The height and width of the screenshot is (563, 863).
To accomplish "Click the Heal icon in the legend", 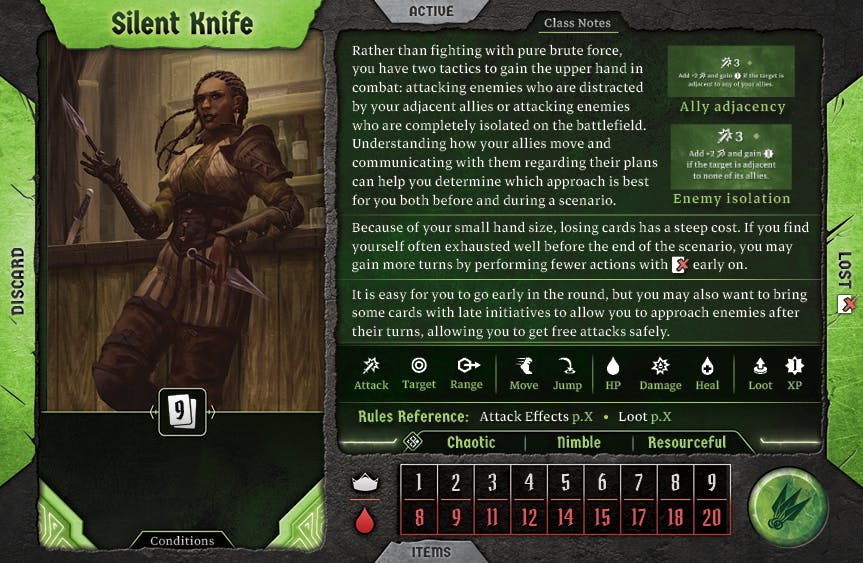I will (x=707, y=373).
